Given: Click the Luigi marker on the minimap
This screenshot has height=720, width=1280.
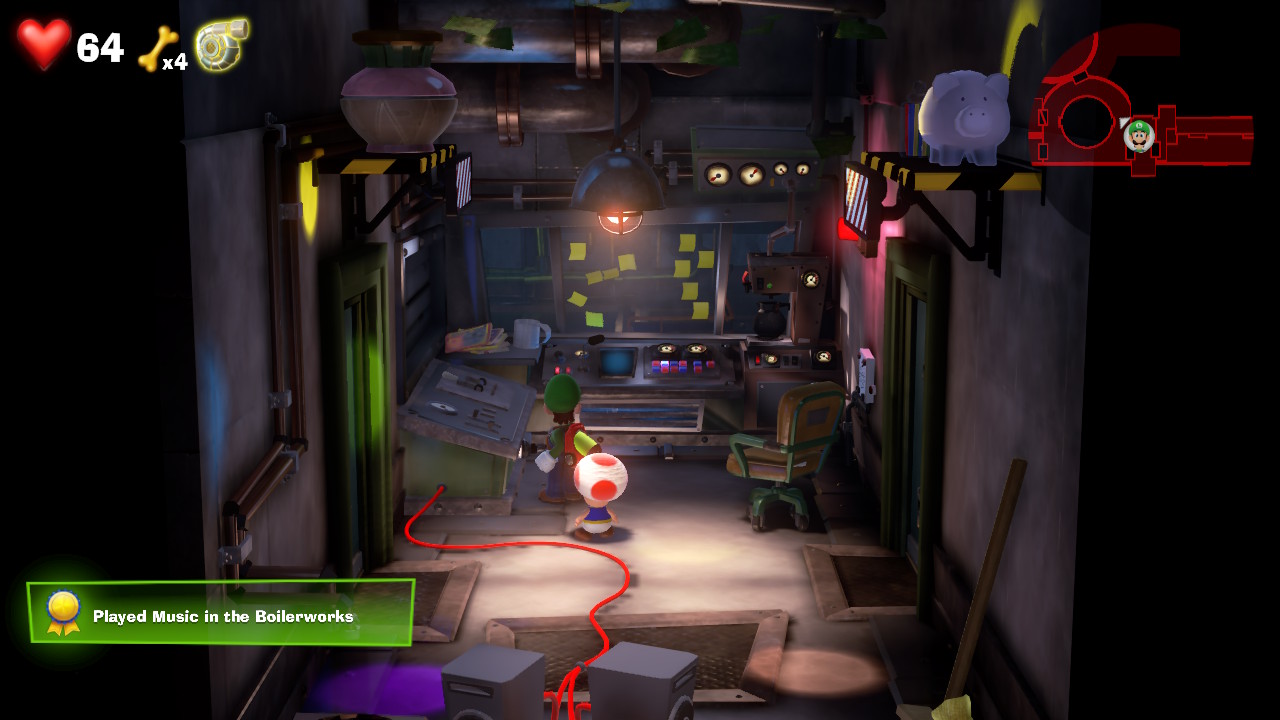Looking at the screenshot, I should tap(1139, 135).
